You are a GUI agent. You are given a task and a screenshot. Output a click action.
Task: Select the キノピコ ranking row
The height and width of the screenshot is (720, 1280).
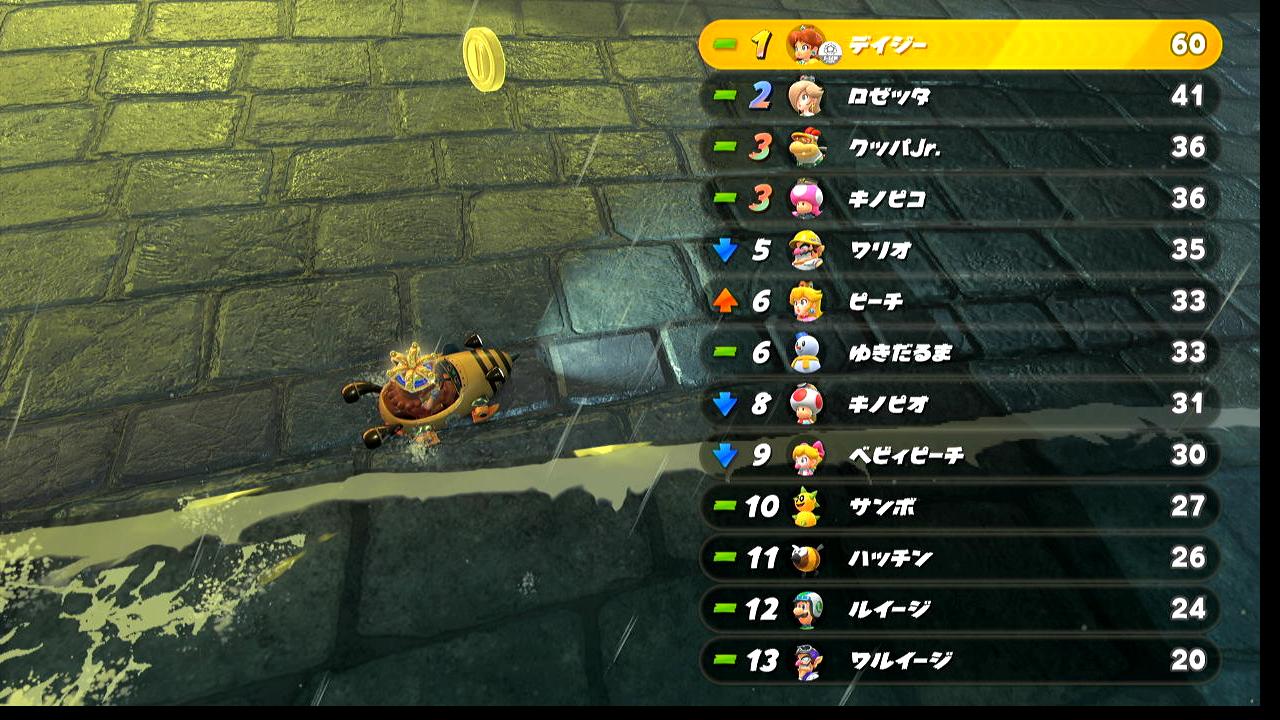point(960,198)
